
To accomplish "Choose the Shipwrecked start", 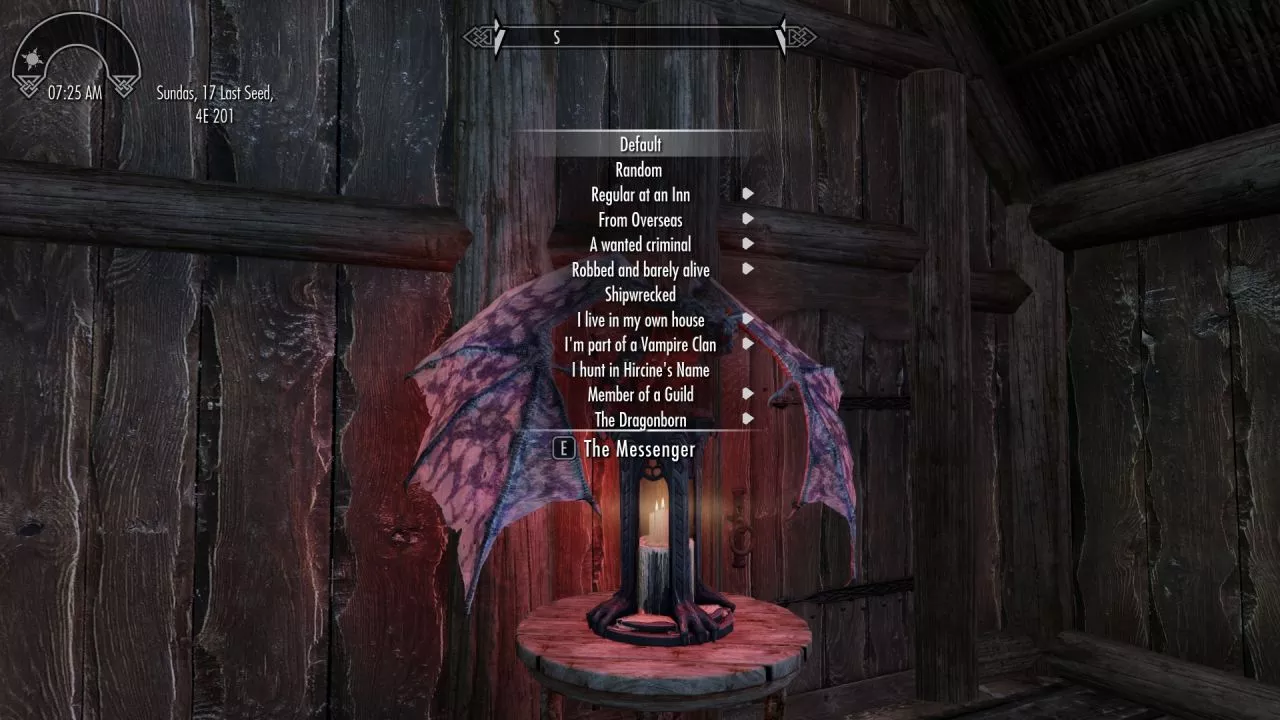I will (x=640, y=295).
